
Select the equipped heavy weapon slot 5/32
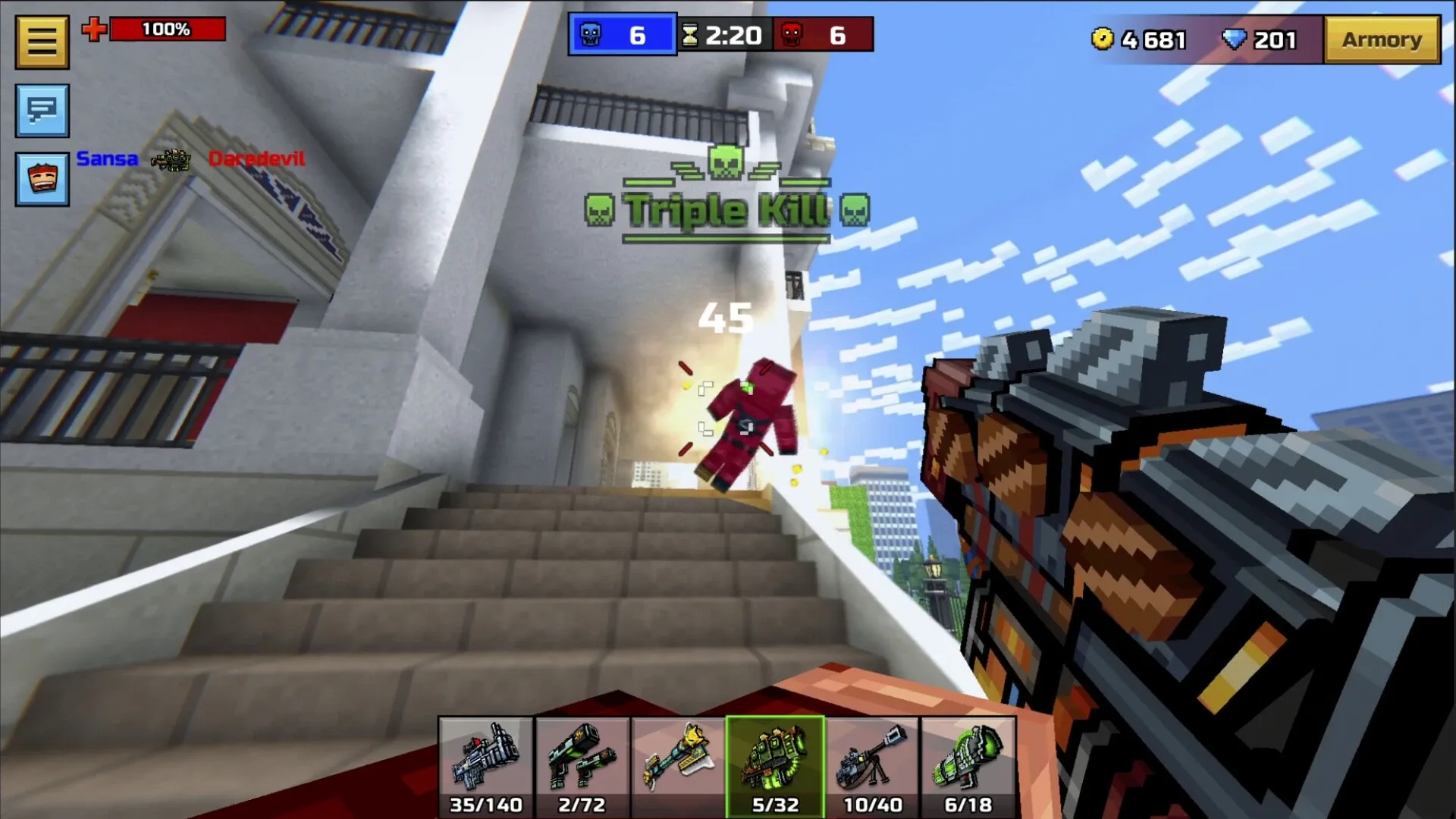pyautogui.click(x=775, y=766)
